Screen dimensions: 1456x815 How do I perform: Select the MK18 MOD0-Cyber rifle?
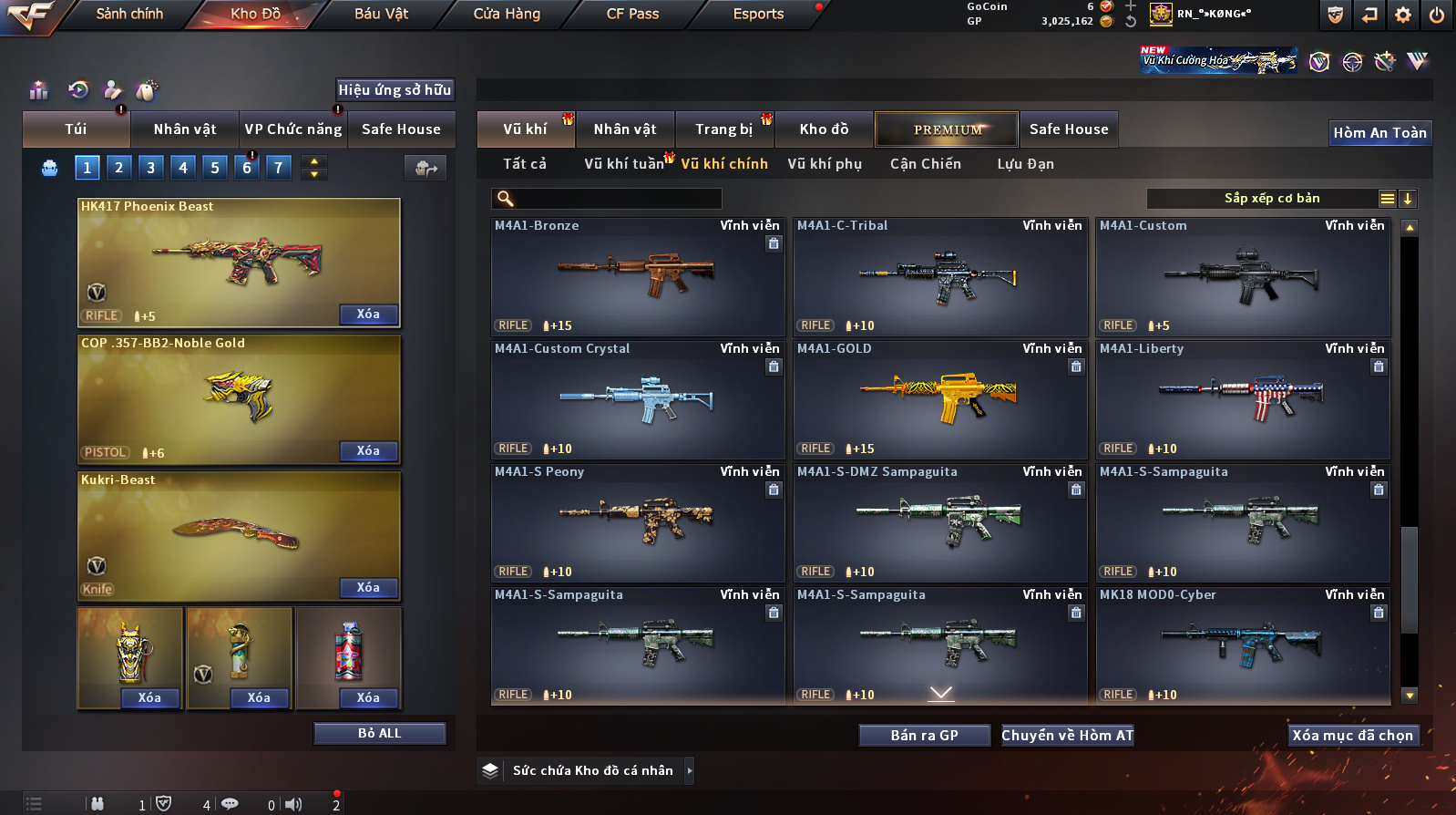[x=1243, y=645]
